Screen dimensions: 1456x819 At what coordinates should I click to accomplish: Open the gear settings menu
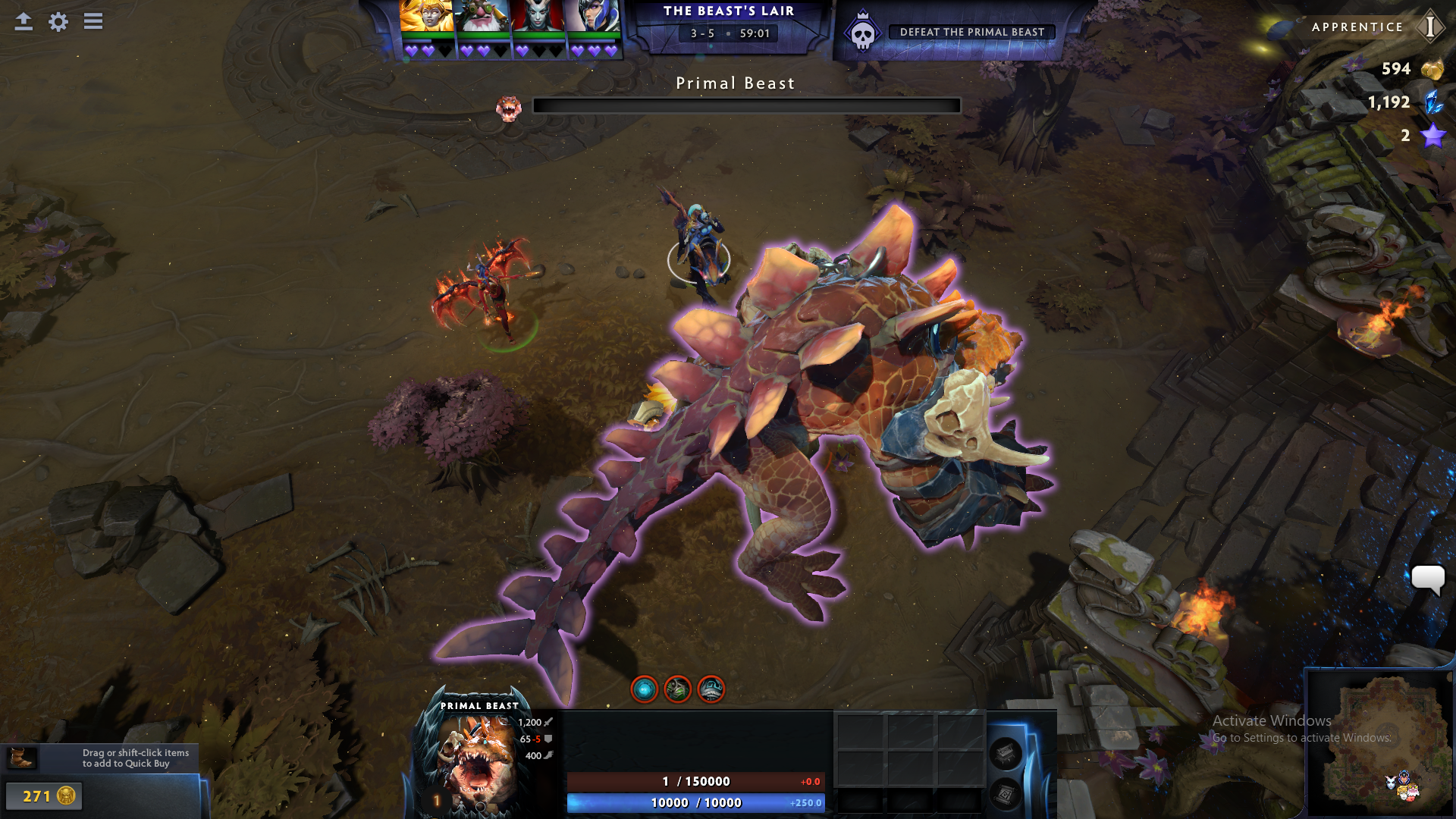[x=58, y=21]
